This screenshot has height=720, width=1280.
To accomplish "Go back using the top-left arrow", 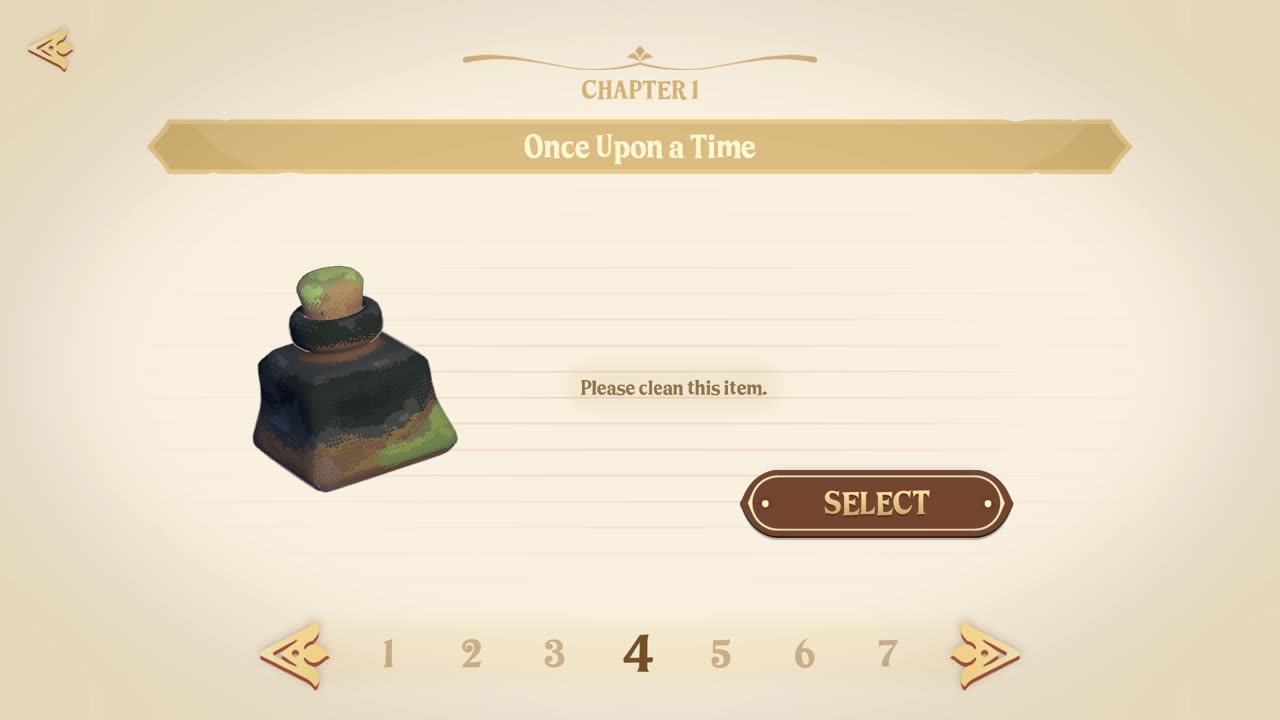I will tap(50, 49).
